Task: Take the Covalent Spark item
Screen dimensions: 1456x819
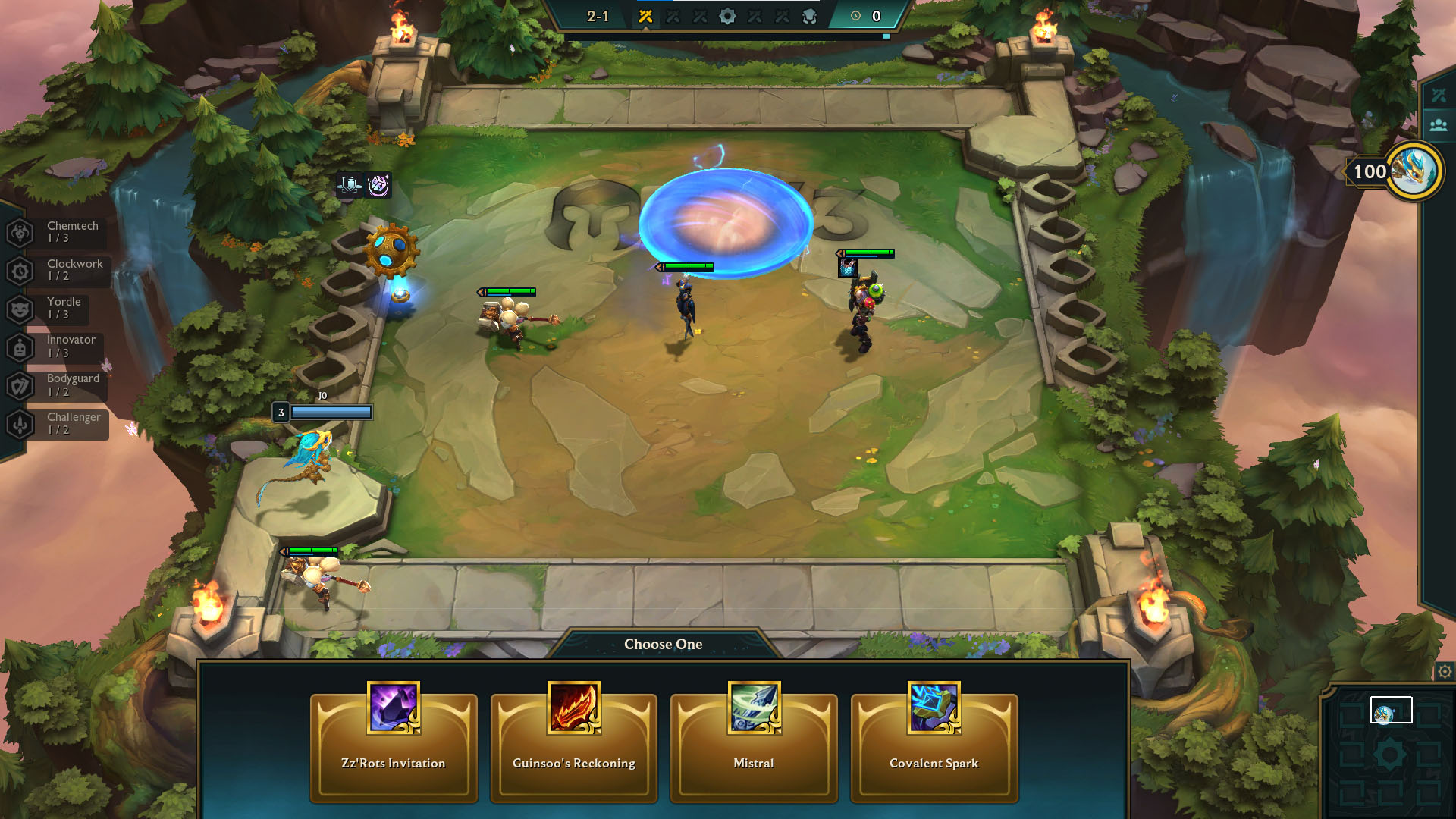Action: 934,747
